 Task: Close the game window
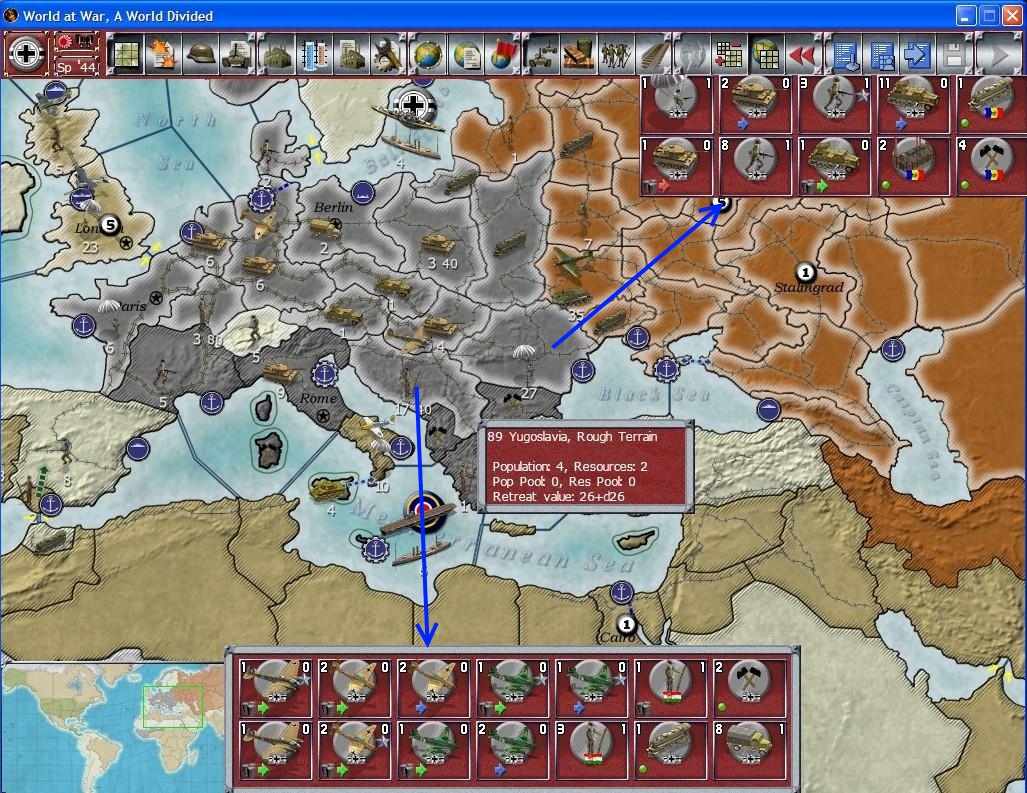pos(1011,15)
